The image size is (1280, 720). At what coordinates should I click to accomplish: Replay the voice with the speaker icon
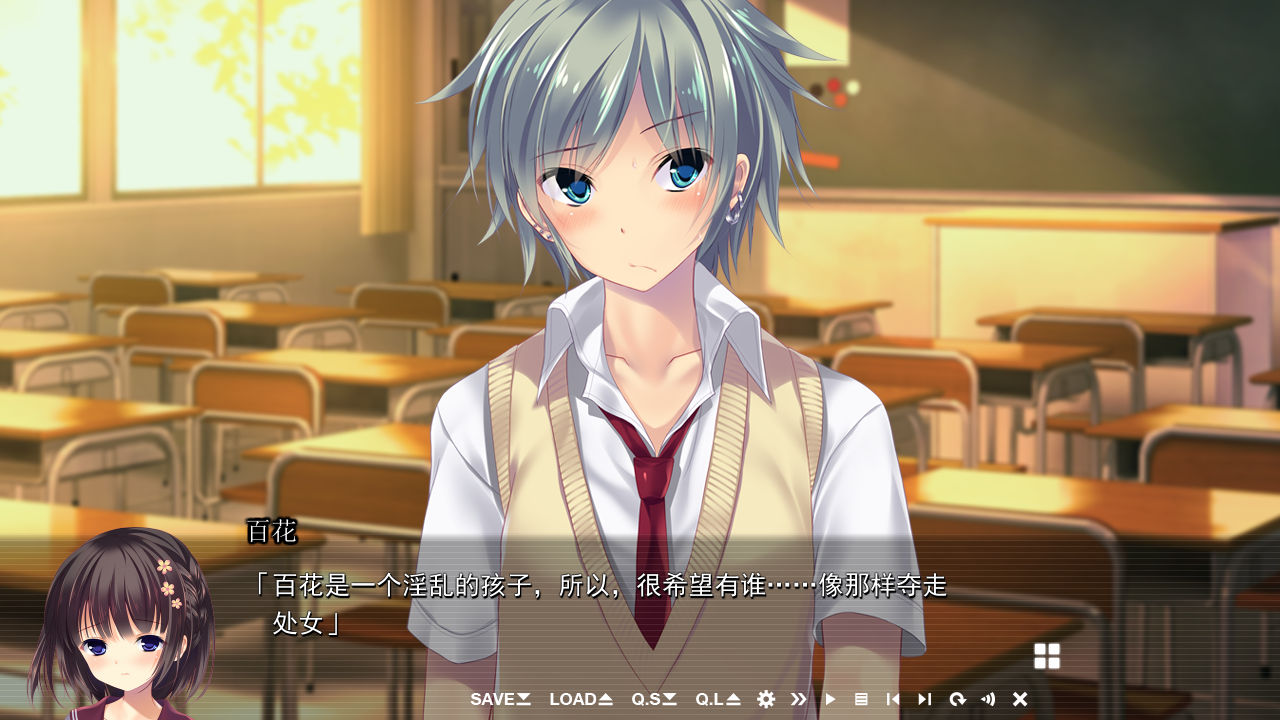[x=988, y=699]
